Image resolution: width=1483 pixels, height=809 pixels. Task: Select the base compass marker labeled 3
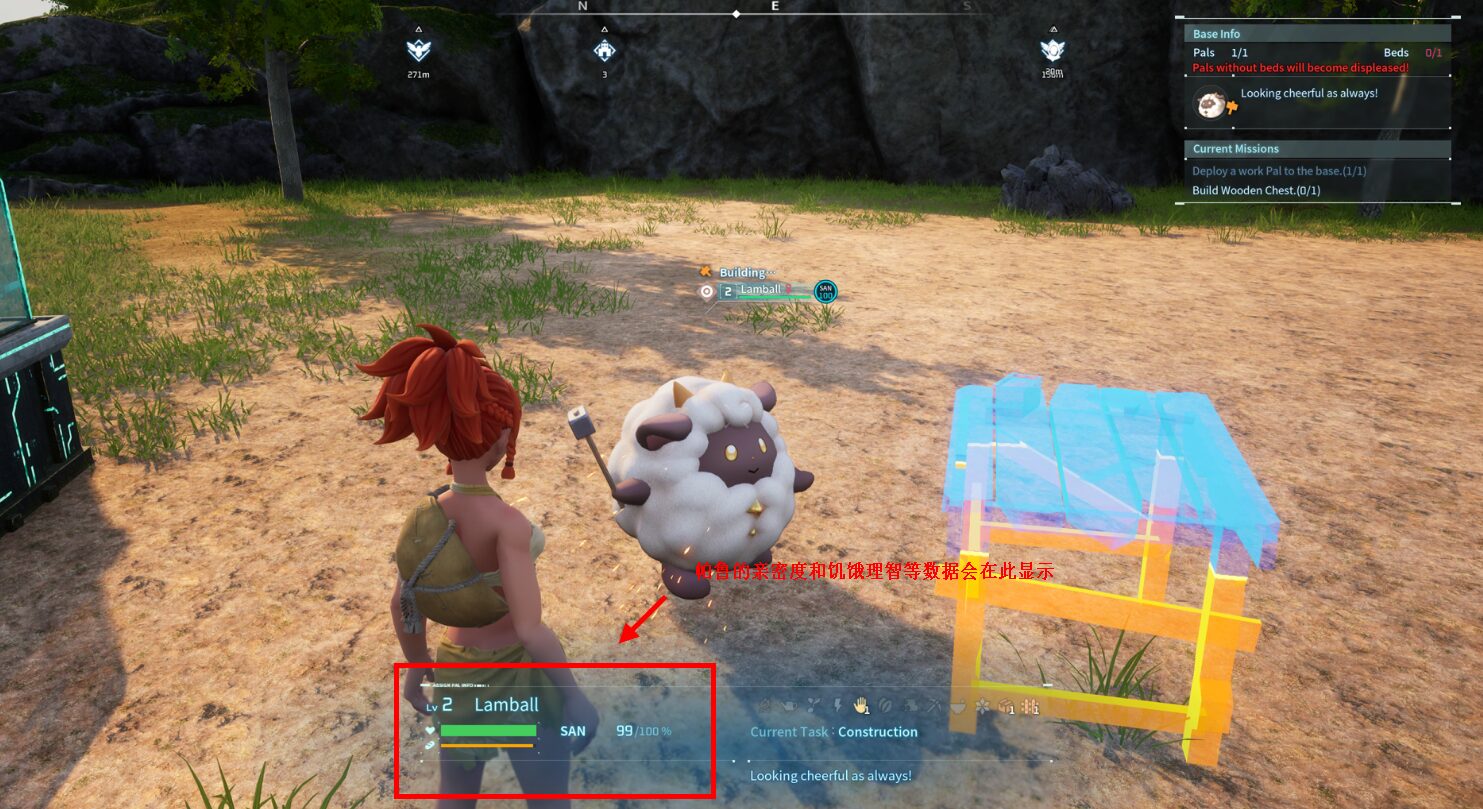tap(604, 50)
